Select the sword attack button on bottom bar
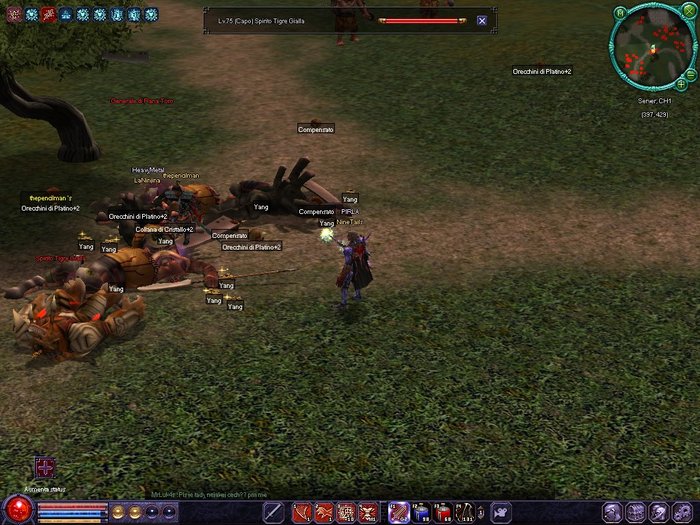This screenshot has height=525, width=700. (274, 512)
